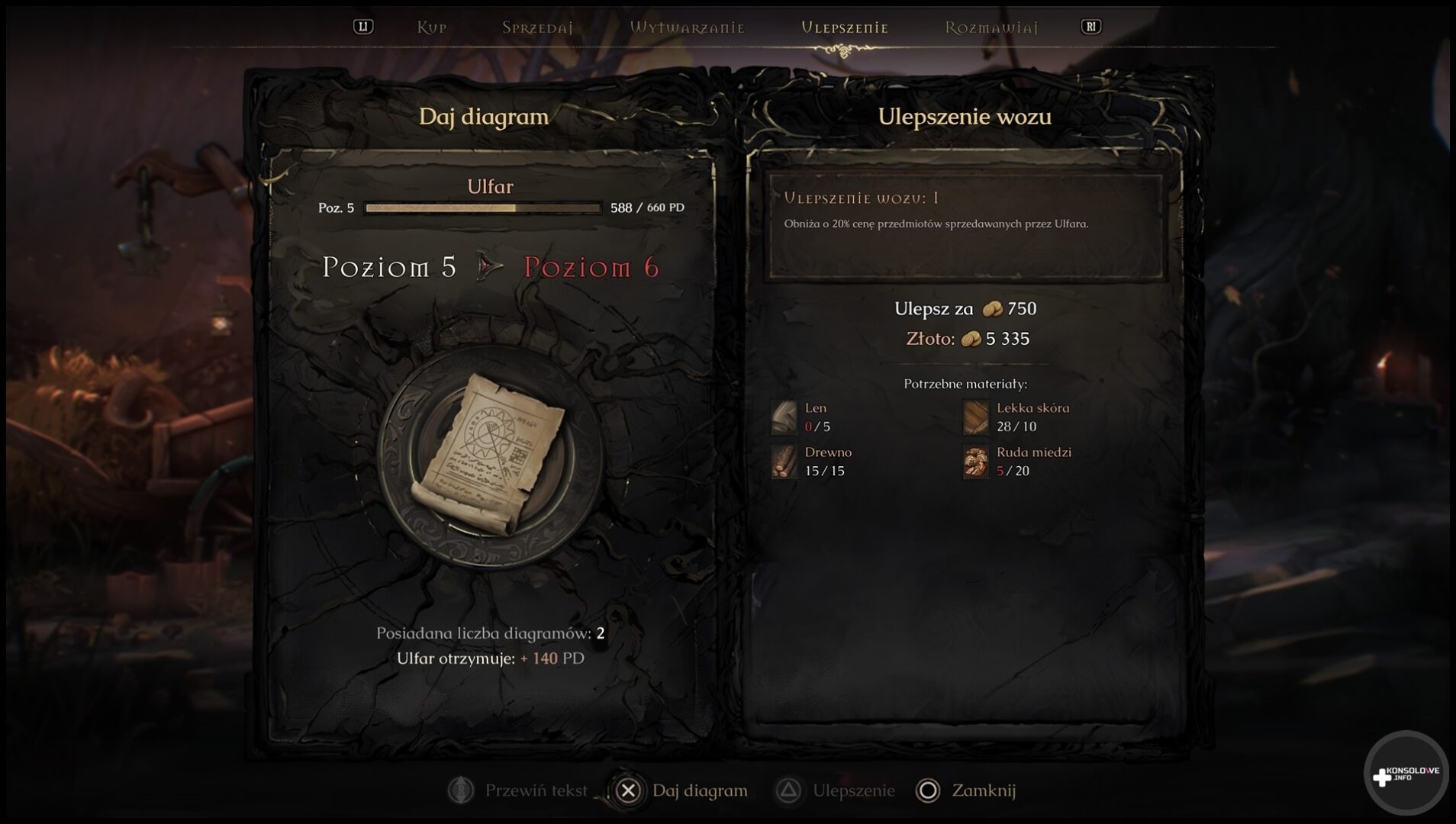Screen dimensions: 1456x824
Task: Click the Ruda miedzi material icon
Action: pyautogui.click(x=976, y=462)
